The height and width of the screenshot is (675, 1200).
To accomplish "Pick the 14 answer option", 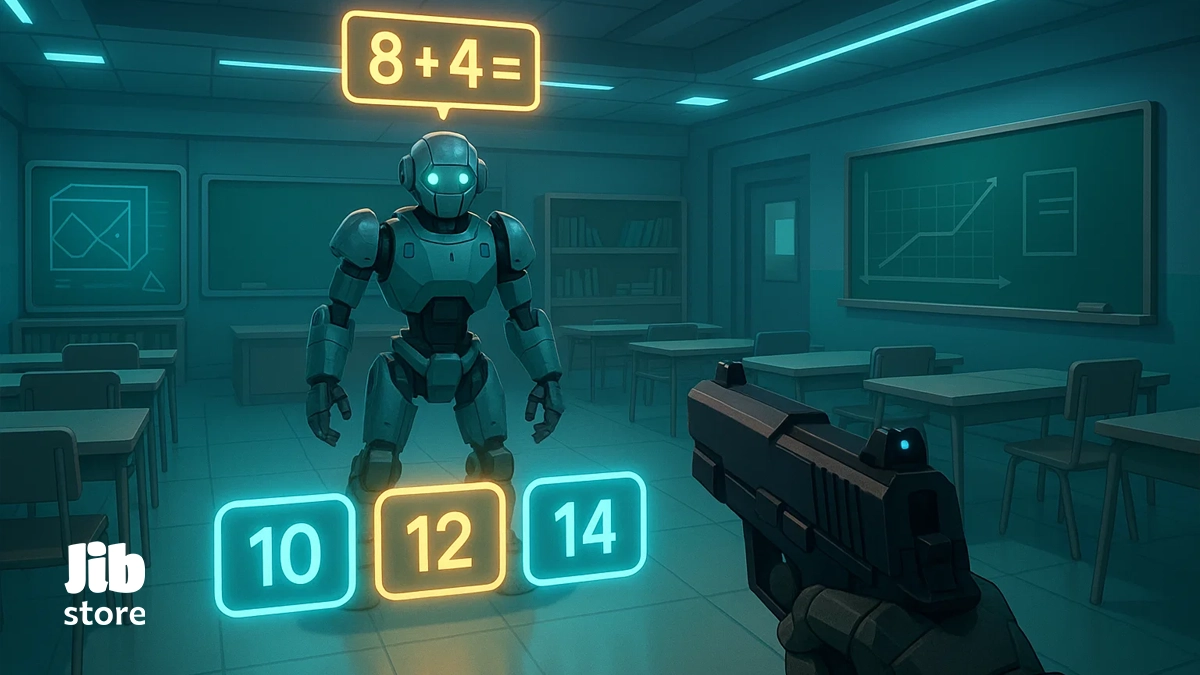I will (585, 528).
